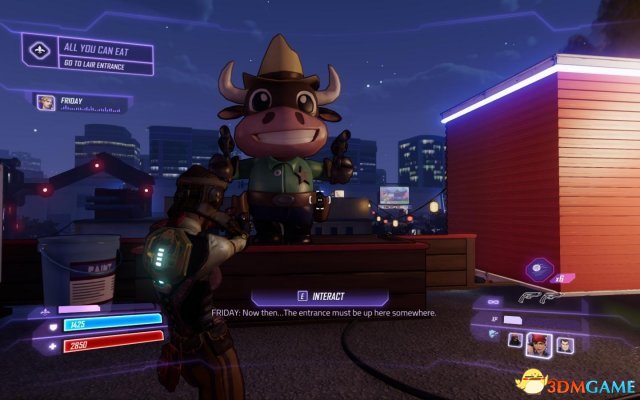This screenshot has height=400, width=640.
Task: Open the All You Can Eat mission tracker
Action: [x=105, y=54]
